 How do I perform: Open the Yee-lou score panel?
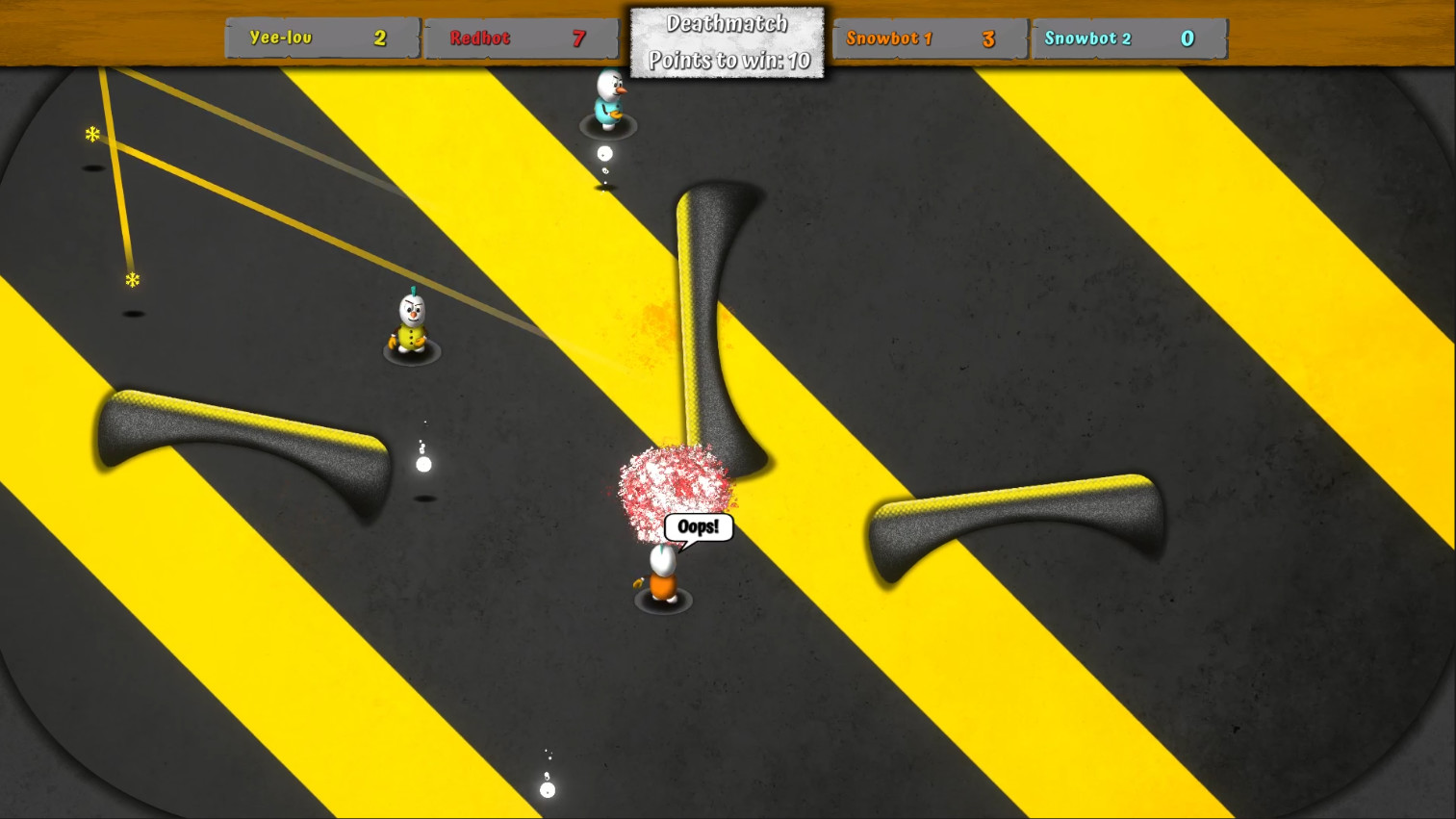[320, 38]
